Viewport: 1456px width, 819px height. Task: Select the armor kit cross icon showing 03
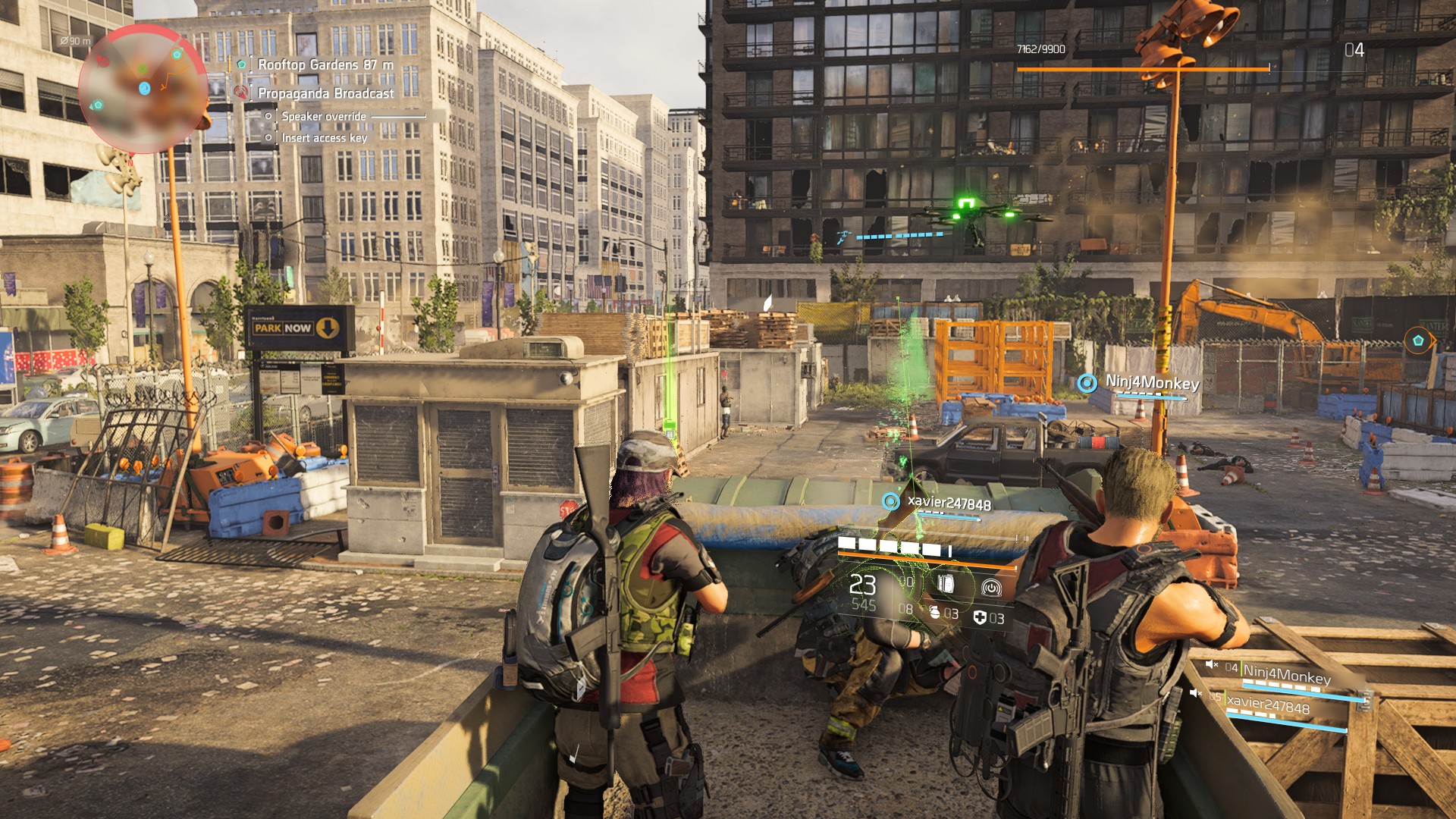[981, 617]
